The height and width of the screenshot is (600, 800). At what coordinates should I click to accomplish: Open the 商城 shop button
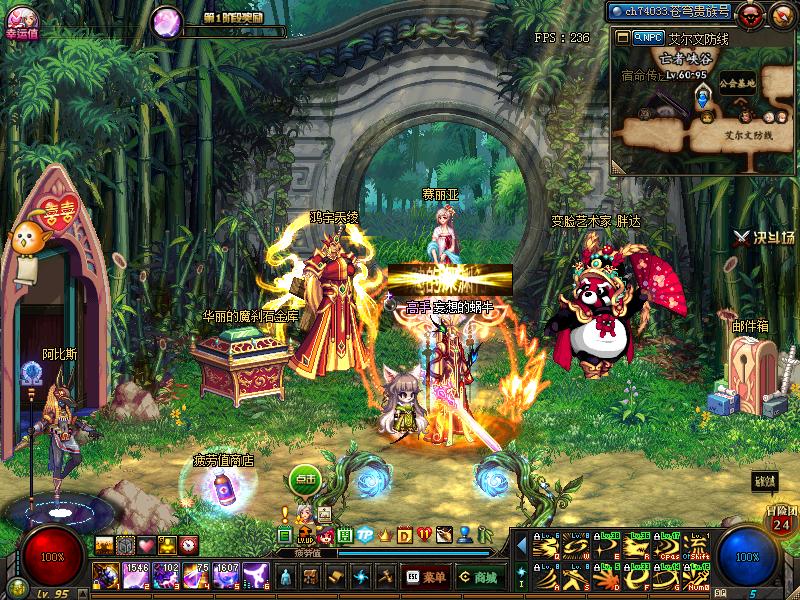pos(479,577)
